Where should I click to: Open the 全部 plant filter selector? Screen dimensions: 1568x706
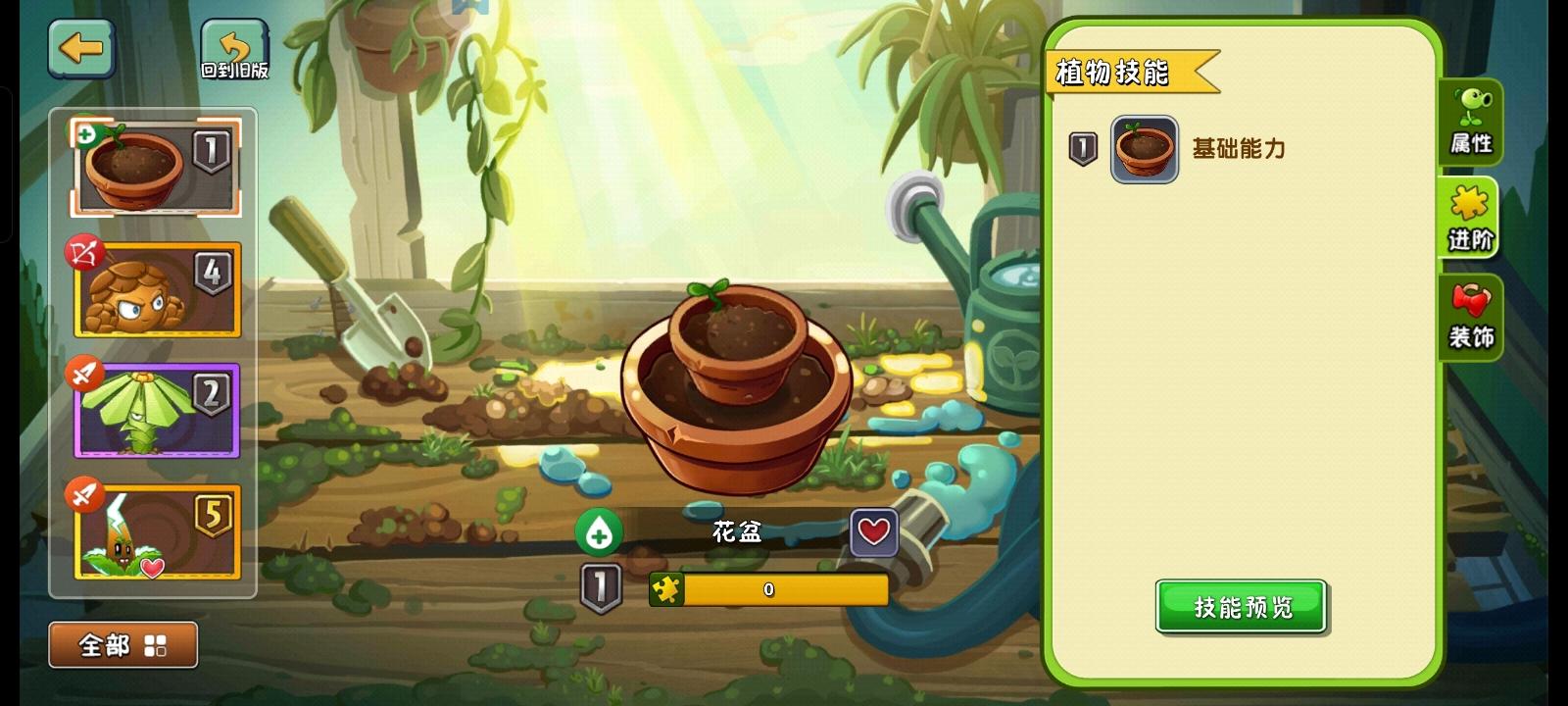click(122, 644)
